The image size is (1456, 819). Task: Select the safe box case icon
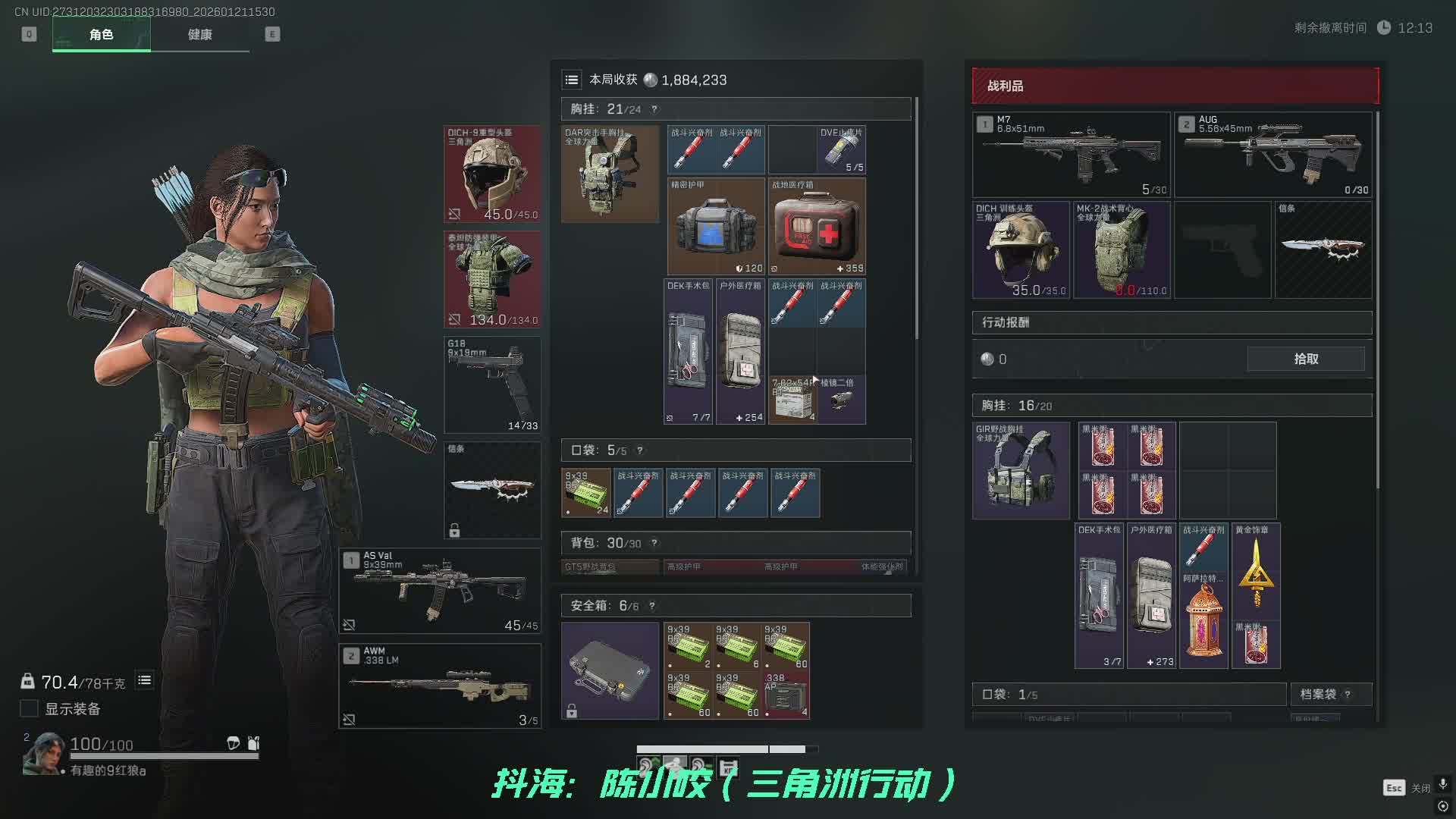(x=610, y=670)
